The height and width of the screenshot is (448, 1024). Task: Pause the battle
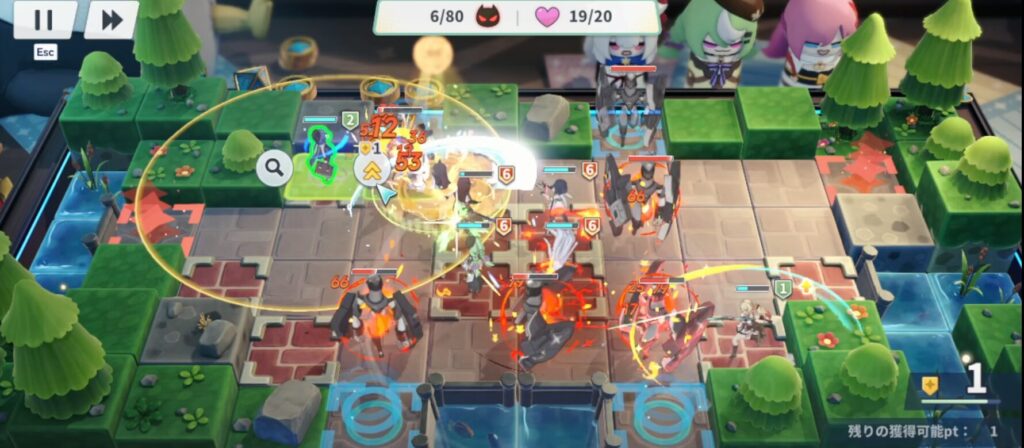point(44,20)
